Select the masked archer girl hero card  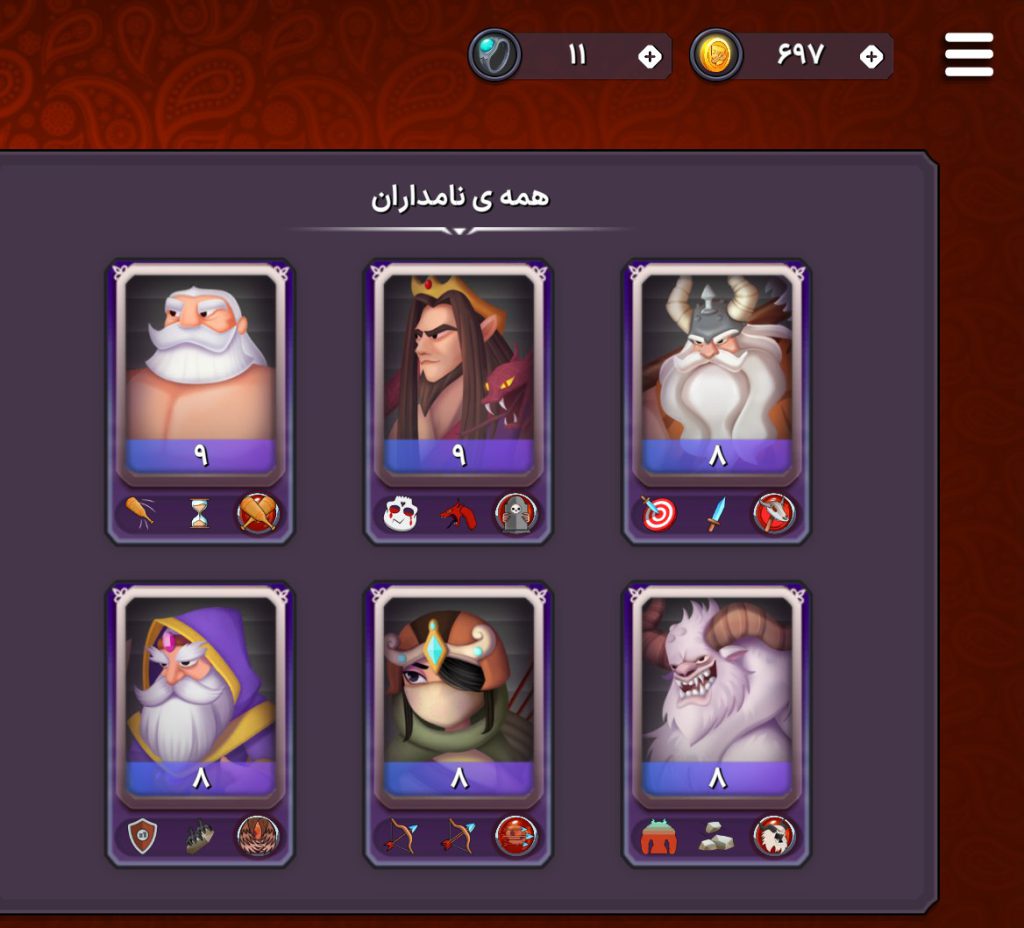click(x=458, y=692)
